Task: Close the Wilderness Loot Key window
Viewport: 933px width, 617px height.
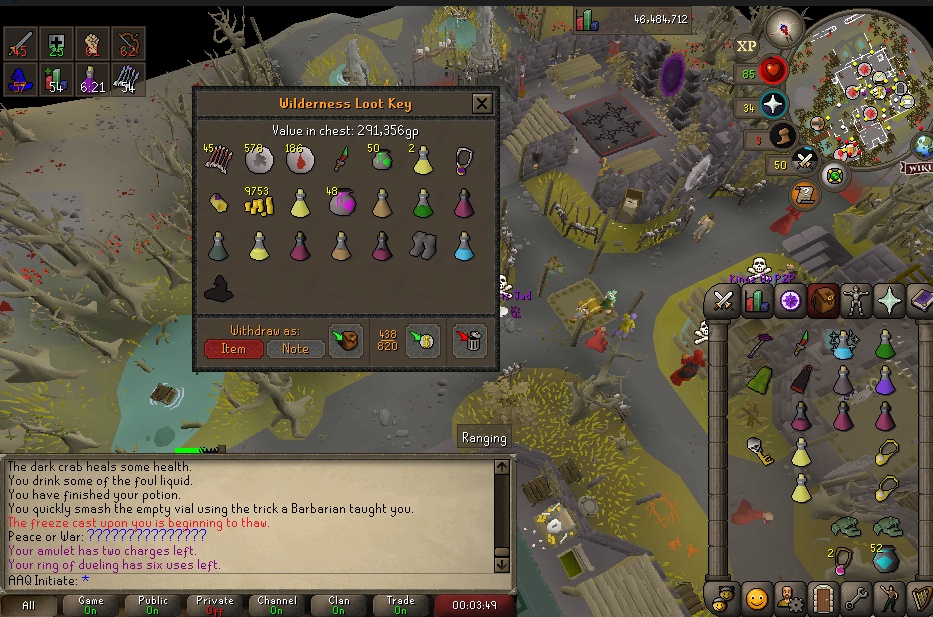Action: (482, 103)
